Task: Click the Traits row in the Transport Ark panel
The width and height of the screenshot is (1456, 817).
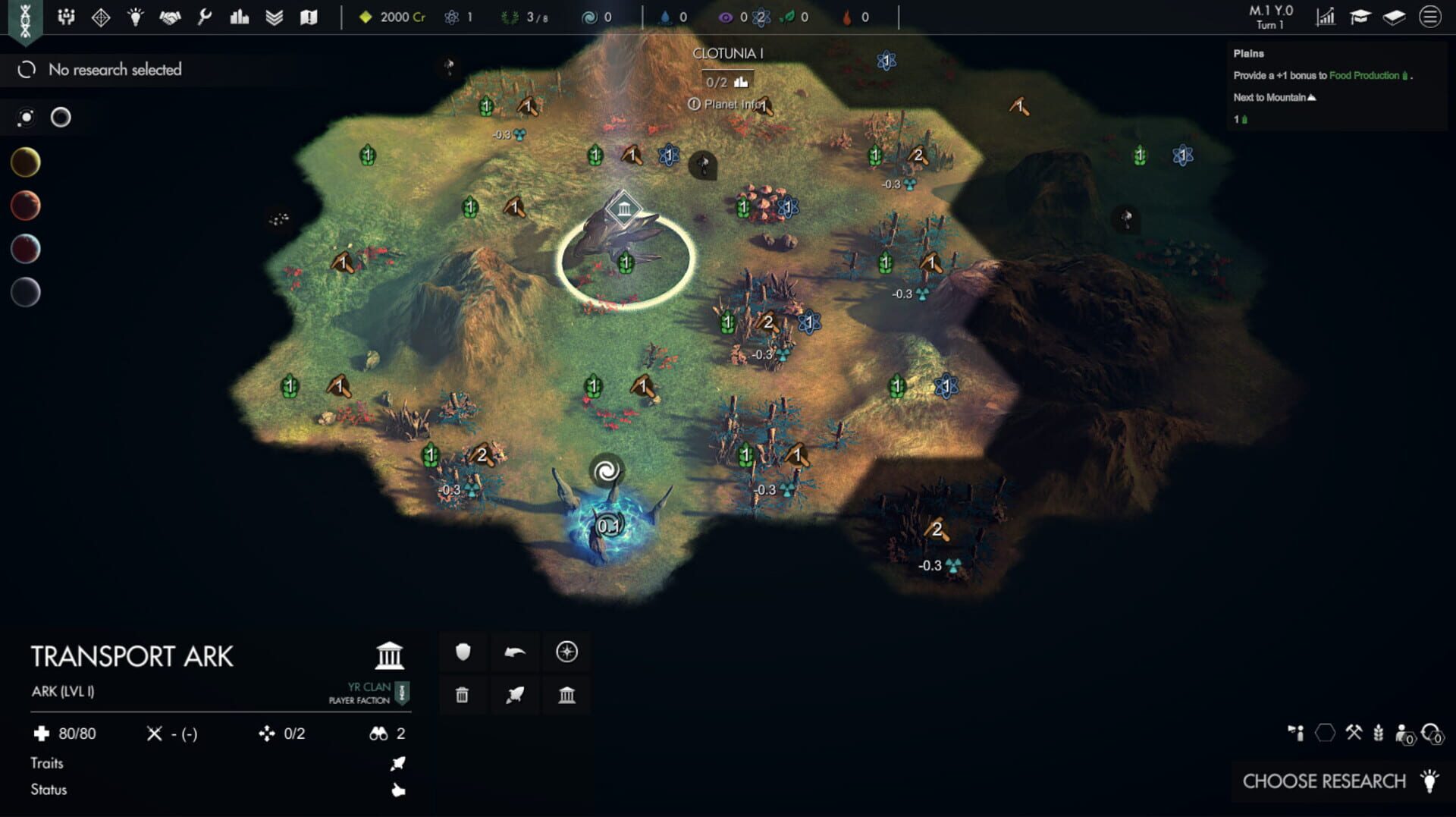Action: click(x=47, y=763)
